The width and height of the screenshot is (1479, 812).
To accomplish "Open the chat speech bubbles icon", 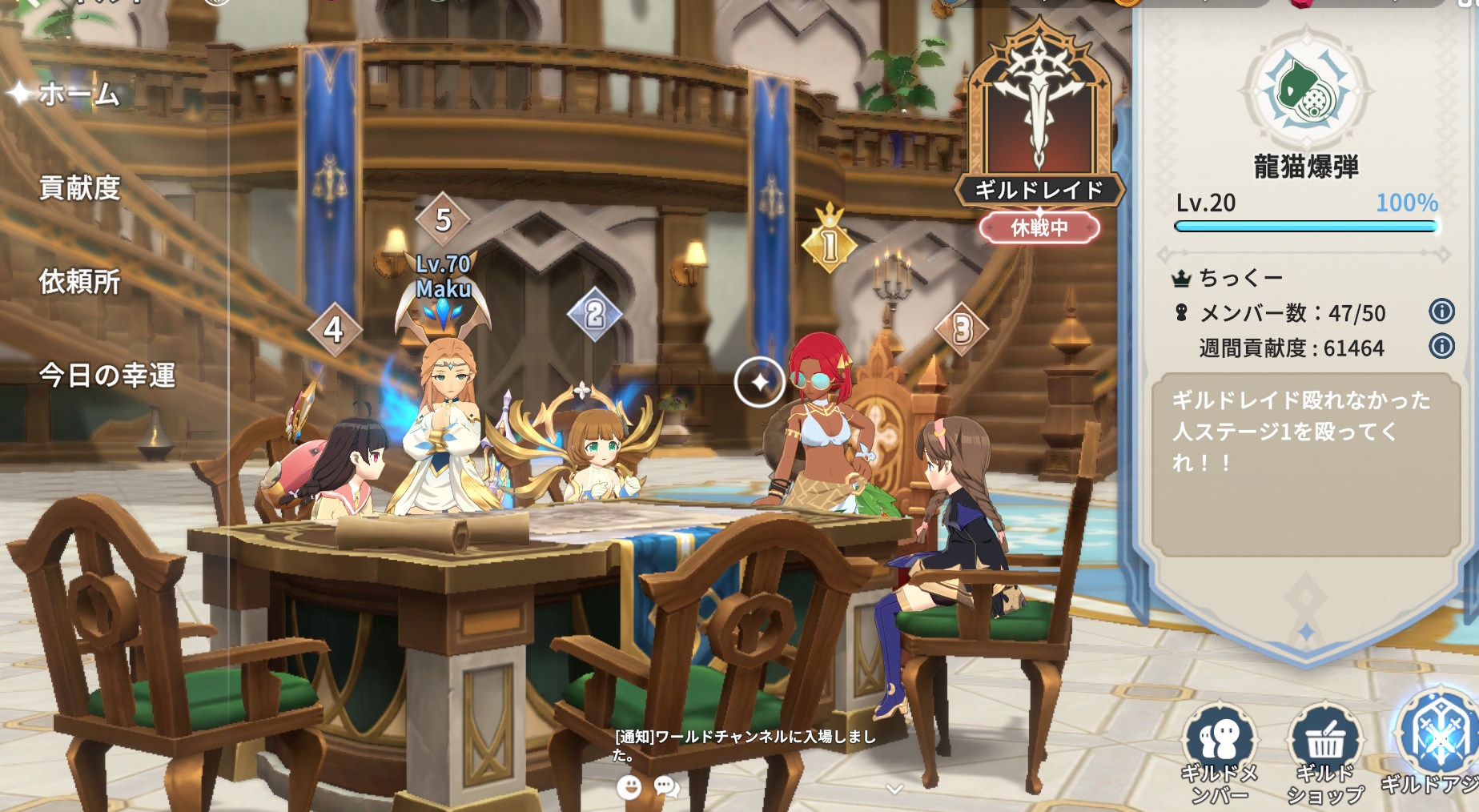I will click(x=666, y=787).
